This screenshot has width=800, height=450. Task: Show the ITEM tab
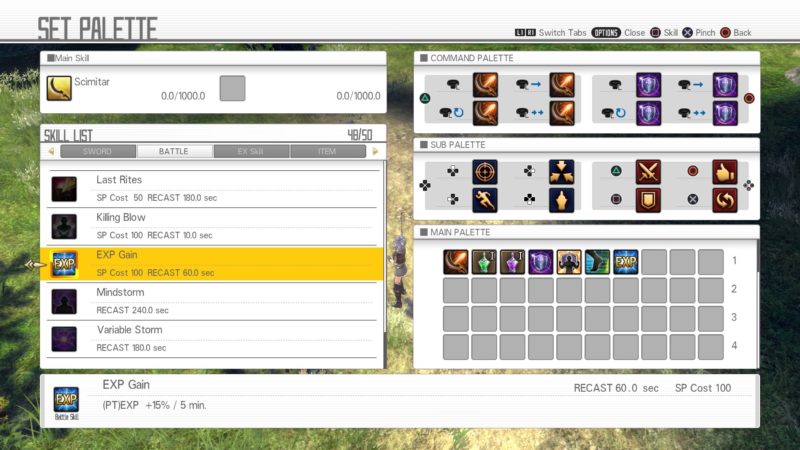pyautogui.click(x=327, y=152)
